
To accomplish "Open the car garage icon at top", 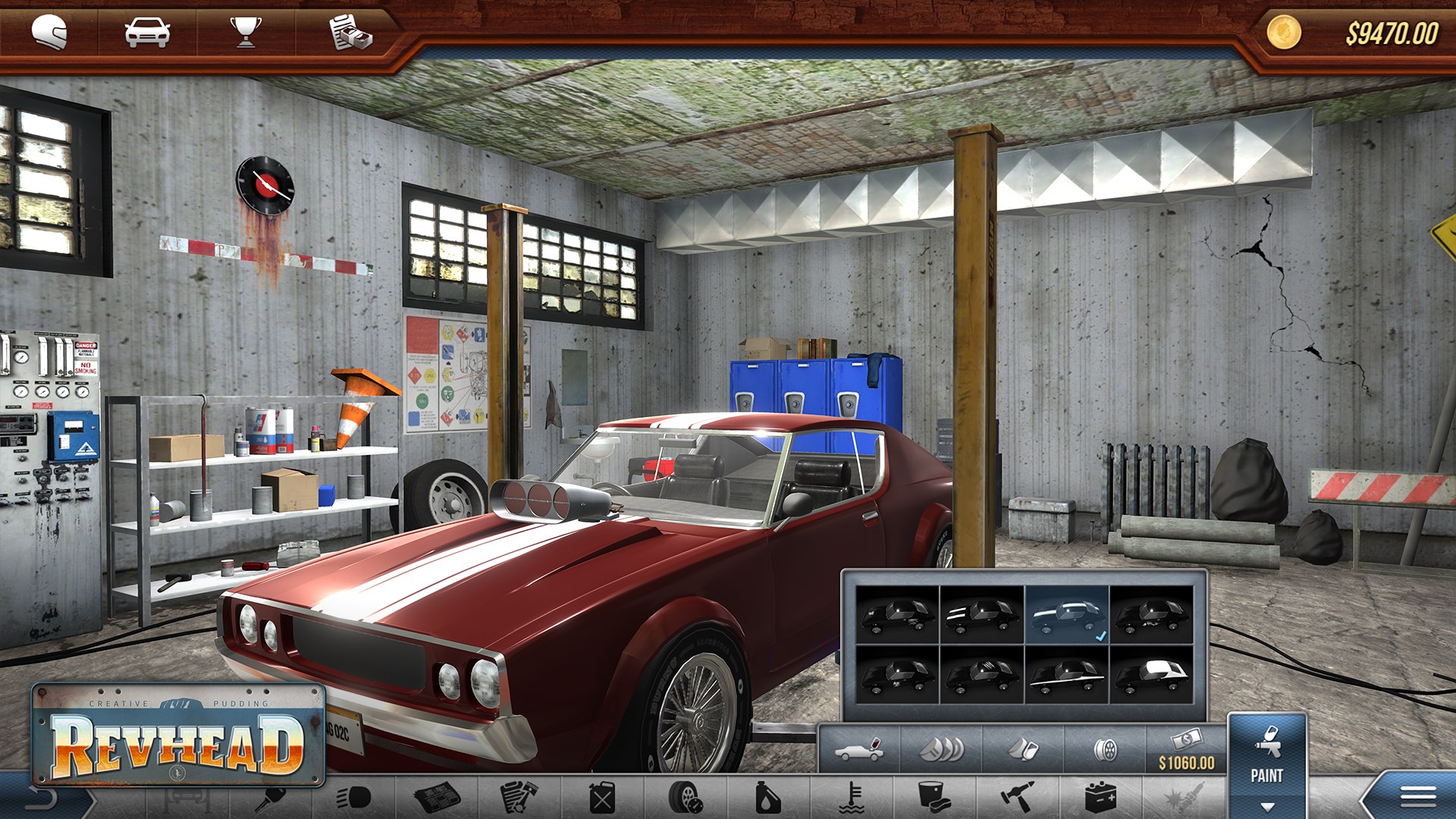I will pyautogui.click(x=147, y=31).
